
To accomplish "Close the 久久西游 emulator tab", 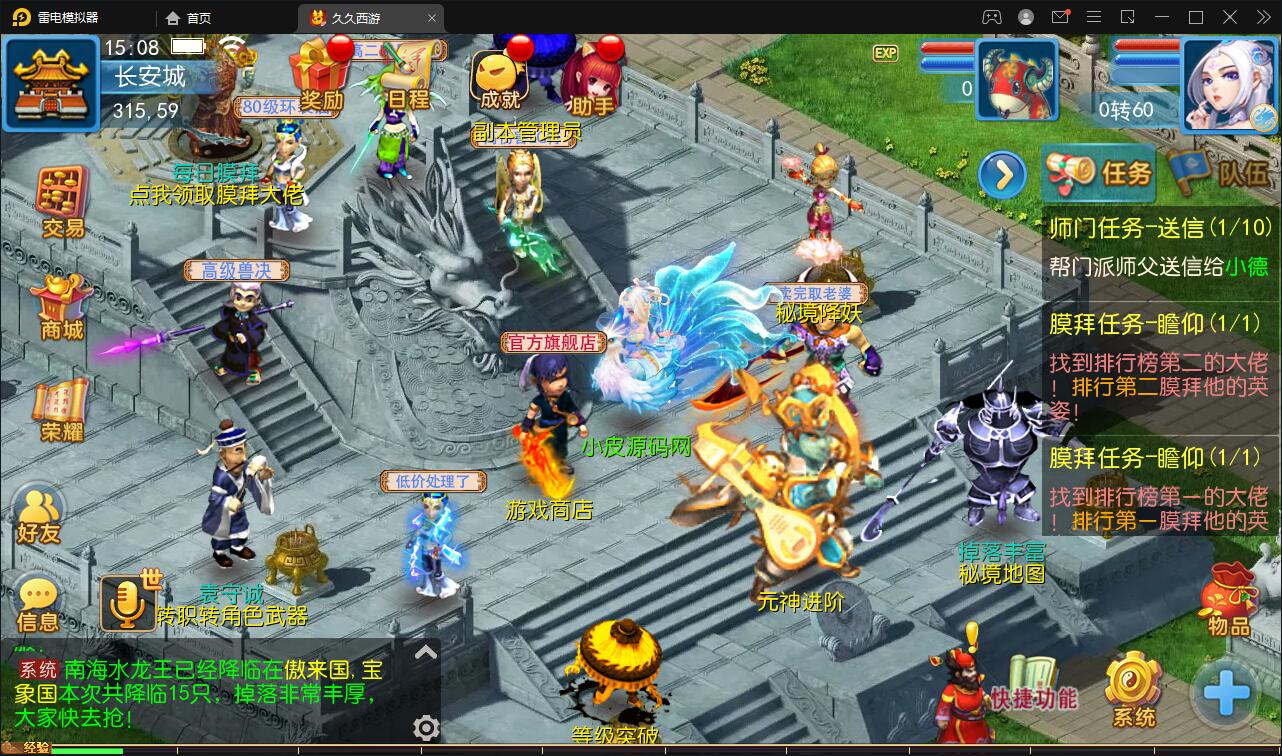I will point(432,18).
